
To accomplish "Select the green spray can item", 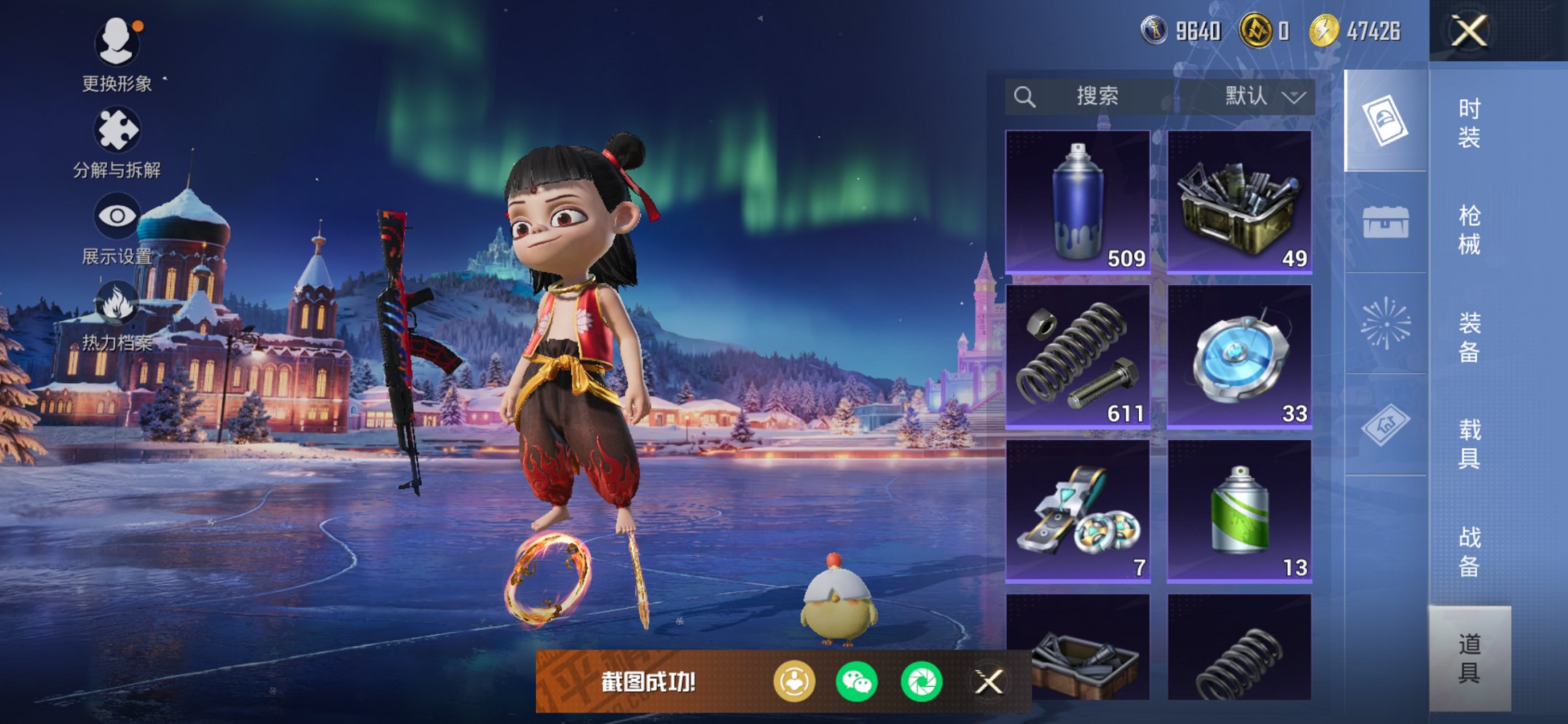I will (1239, 511).
